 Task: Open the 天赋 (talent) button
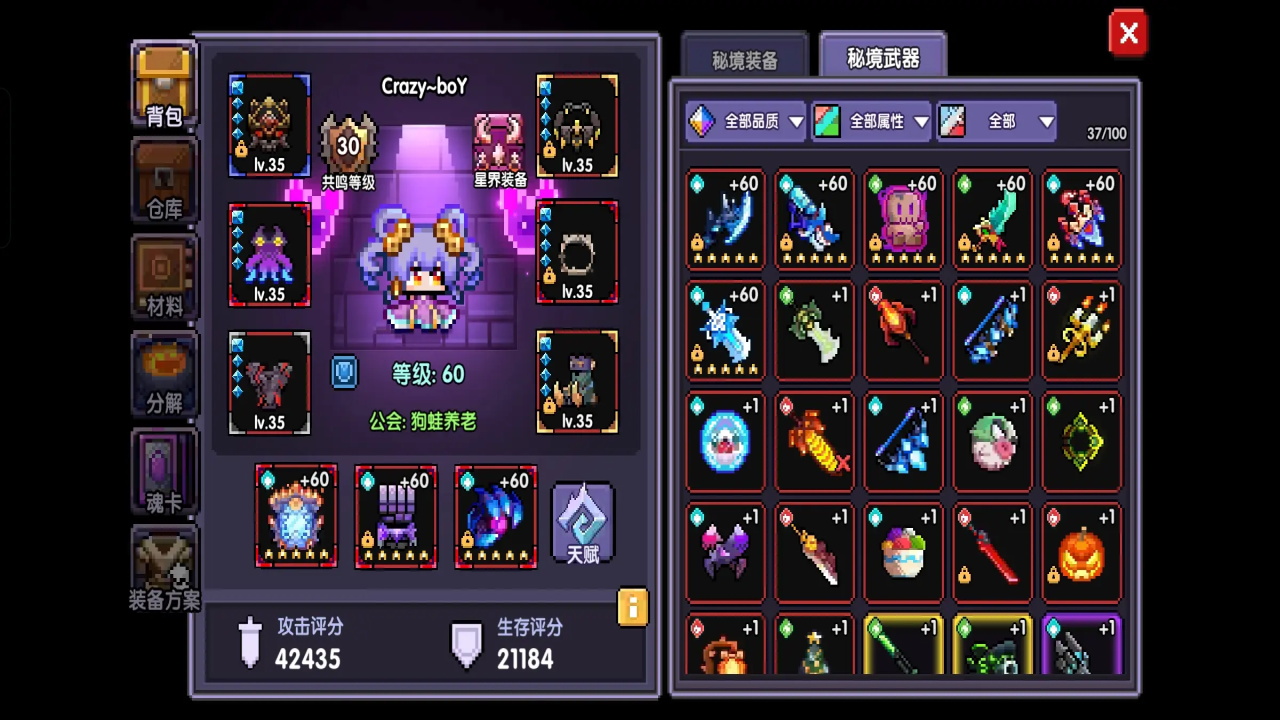coord(583,520)
